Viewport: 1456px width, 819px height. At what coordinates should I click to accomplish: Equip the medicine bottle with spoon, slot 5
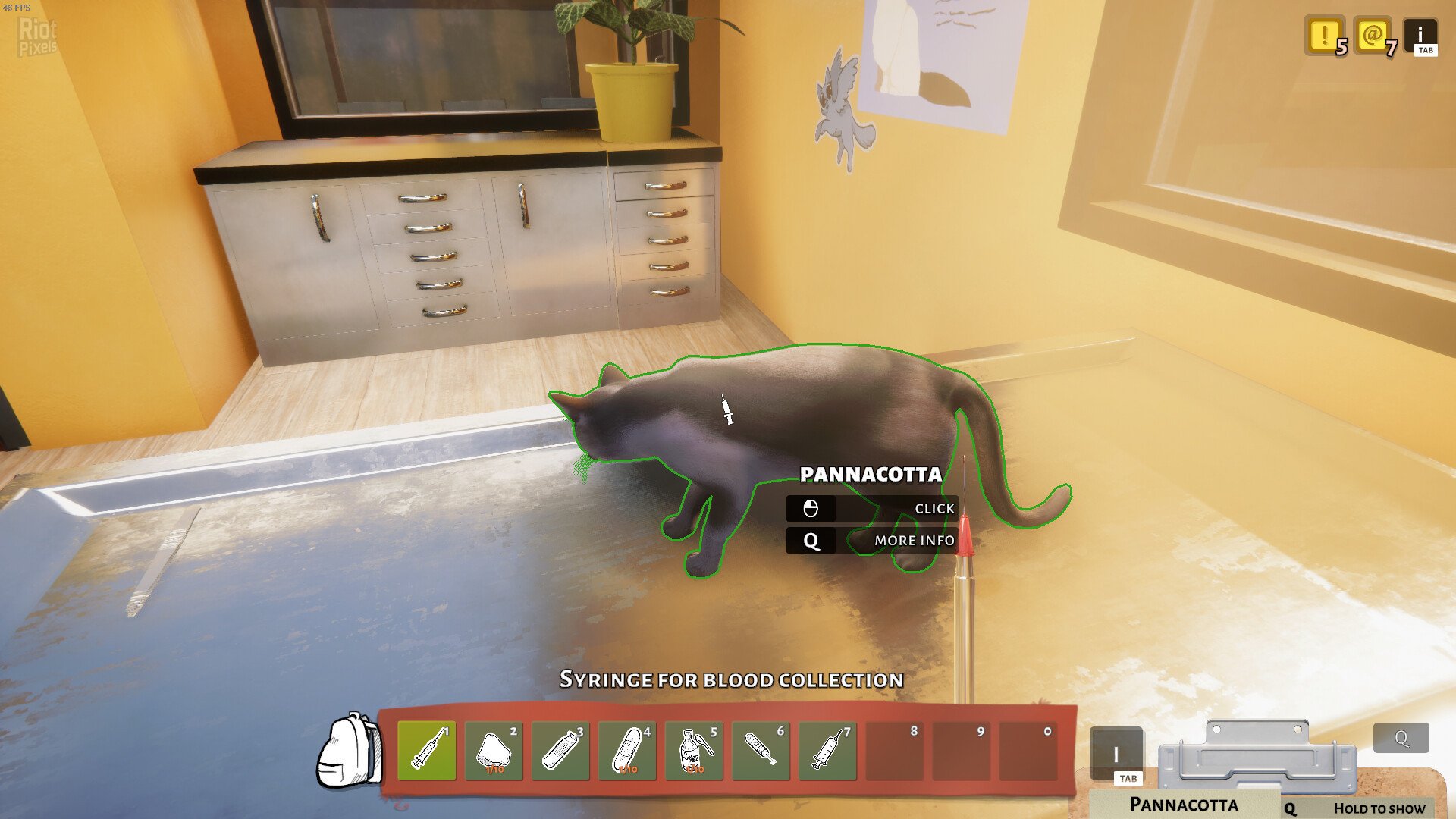click(694, 751)
